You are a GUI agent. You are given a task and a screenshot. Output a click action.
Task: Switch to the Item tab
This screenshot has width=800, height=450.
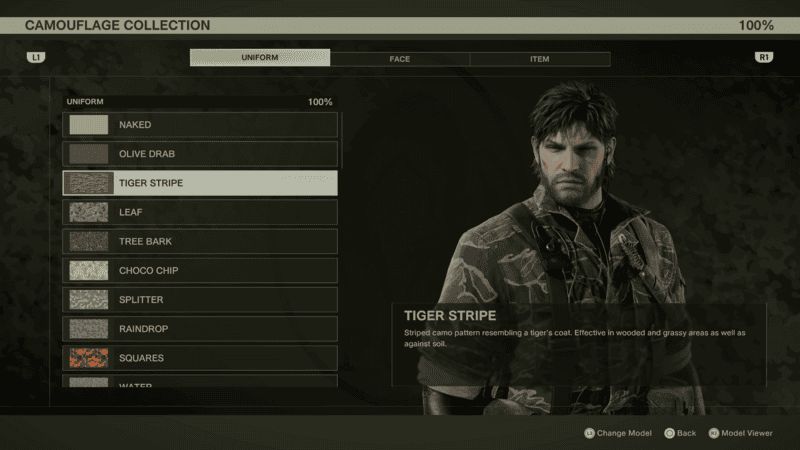tap(539, 59)
